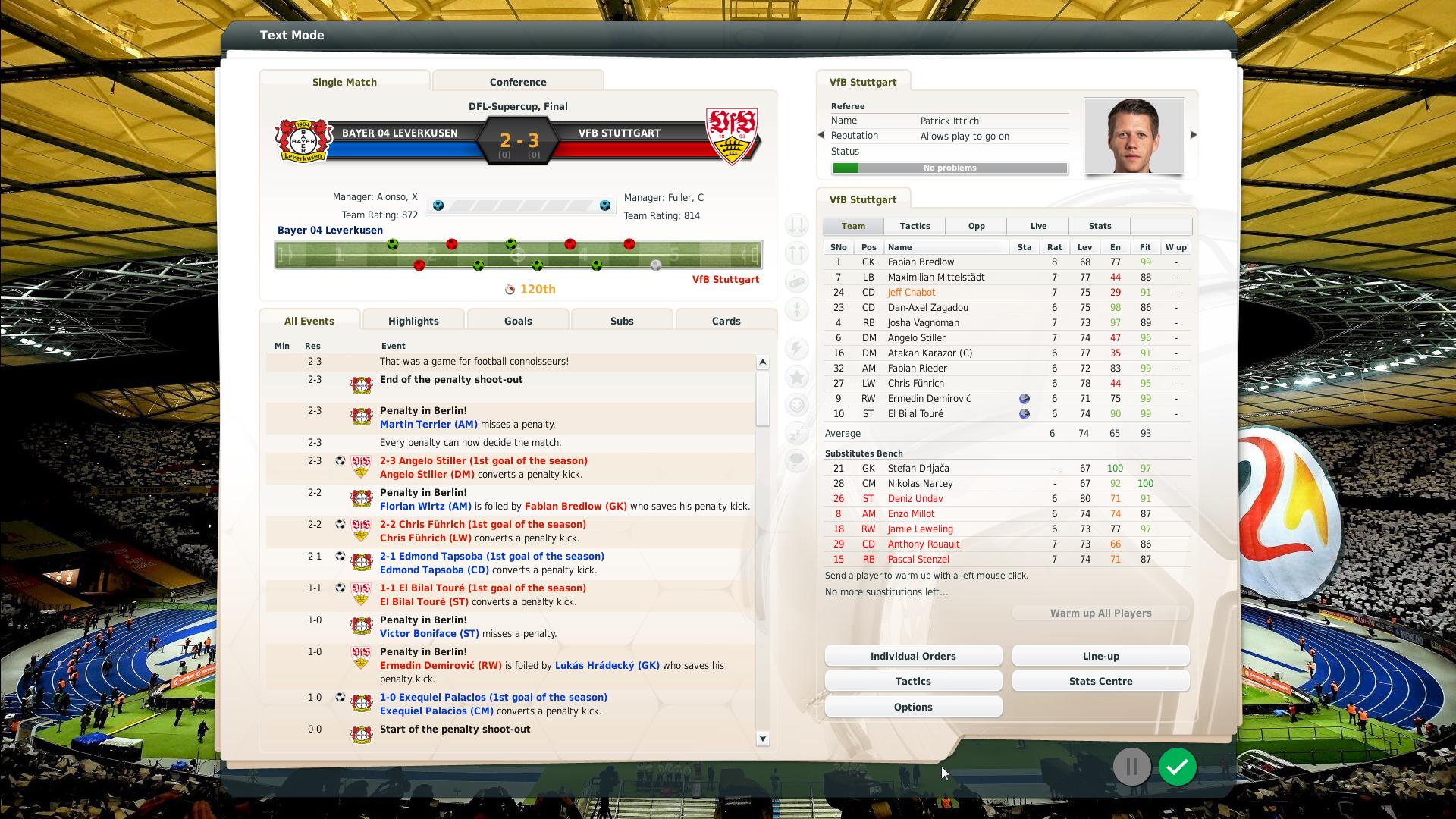Show next referee info with right arrow

pyautogui.click(x=1193, y=135)
